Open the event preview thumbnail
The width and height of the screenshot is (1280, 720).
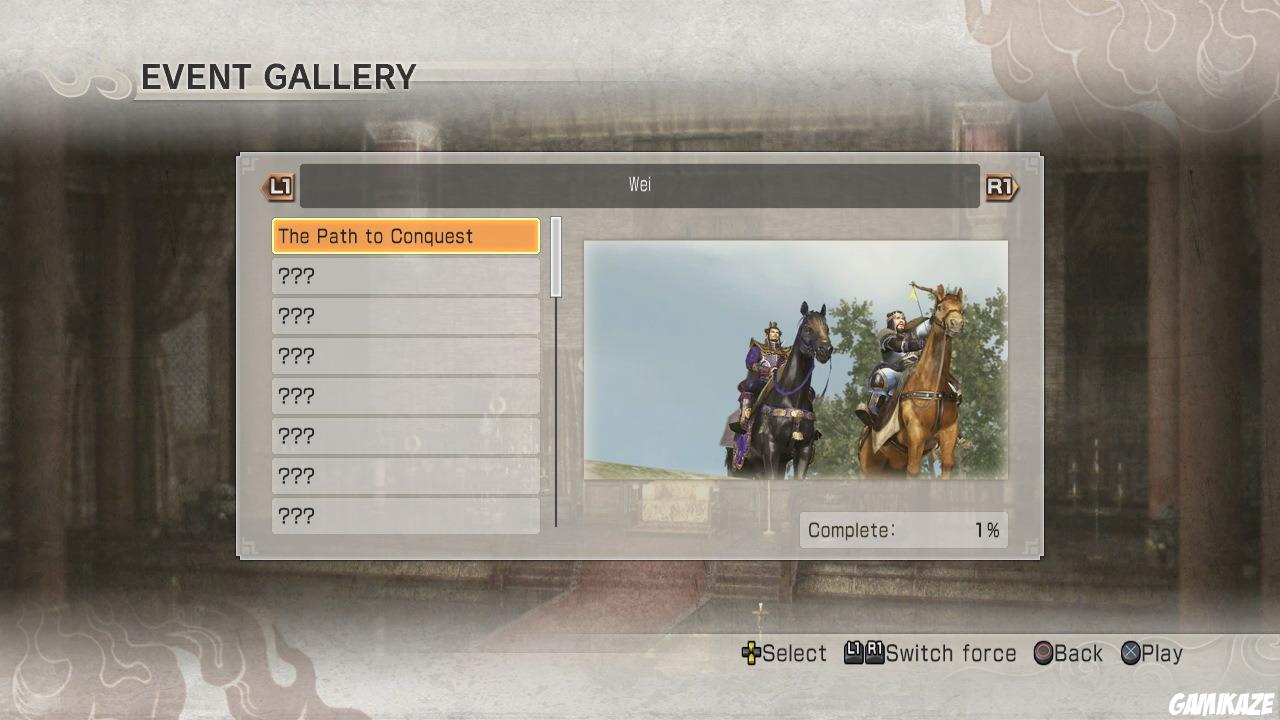pyautogui.click(x=797, y=358)
